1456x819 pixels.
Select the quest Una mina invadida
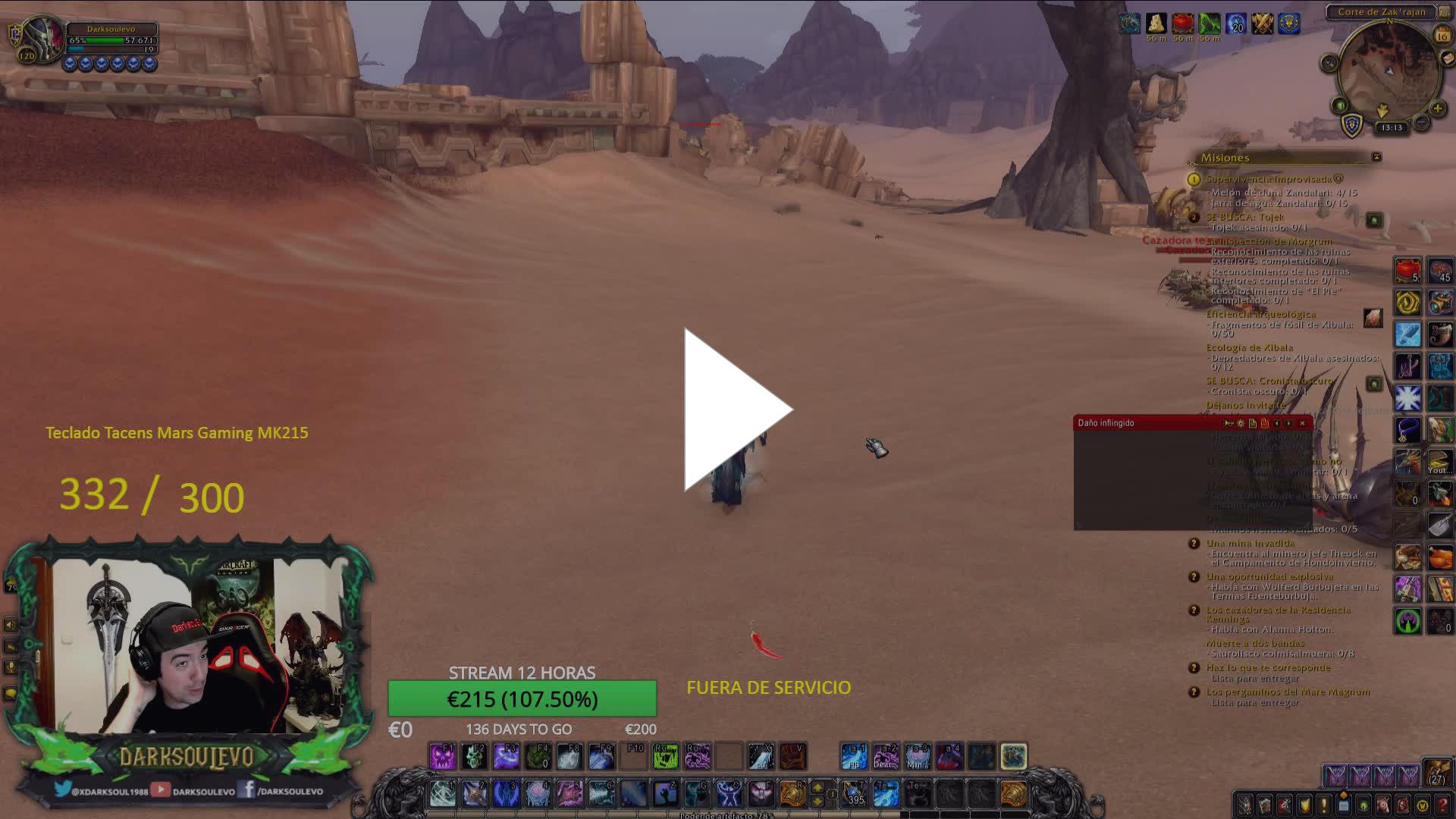pyautogui.click(x=1250, y=543)
